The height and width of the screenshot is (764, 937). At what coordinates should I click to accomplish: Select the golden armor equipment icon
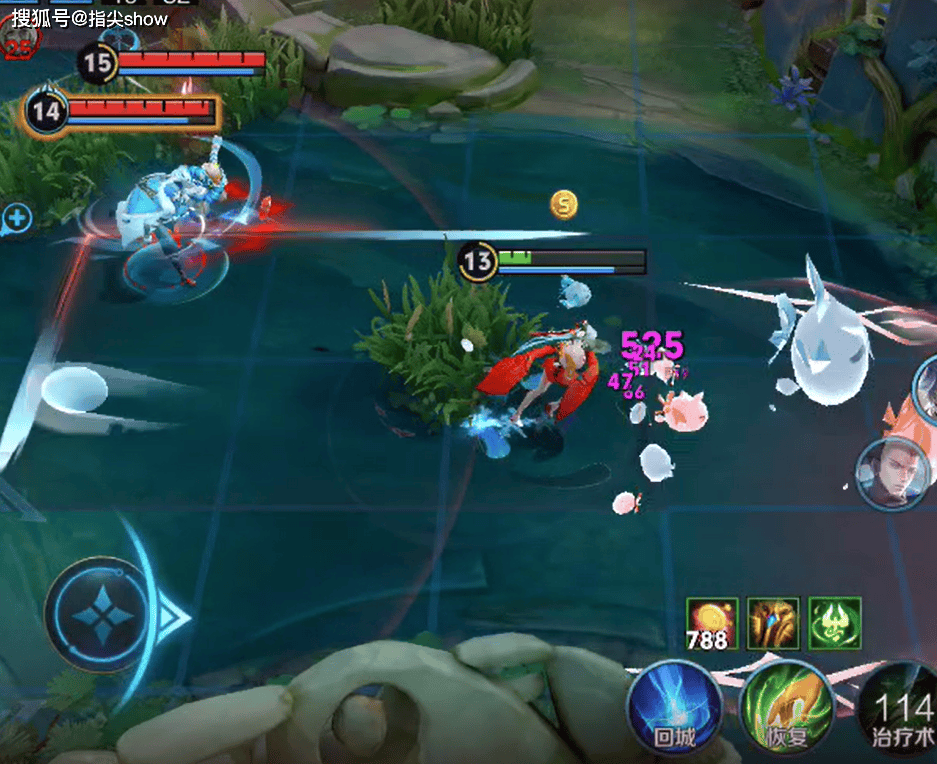point(774,623)
